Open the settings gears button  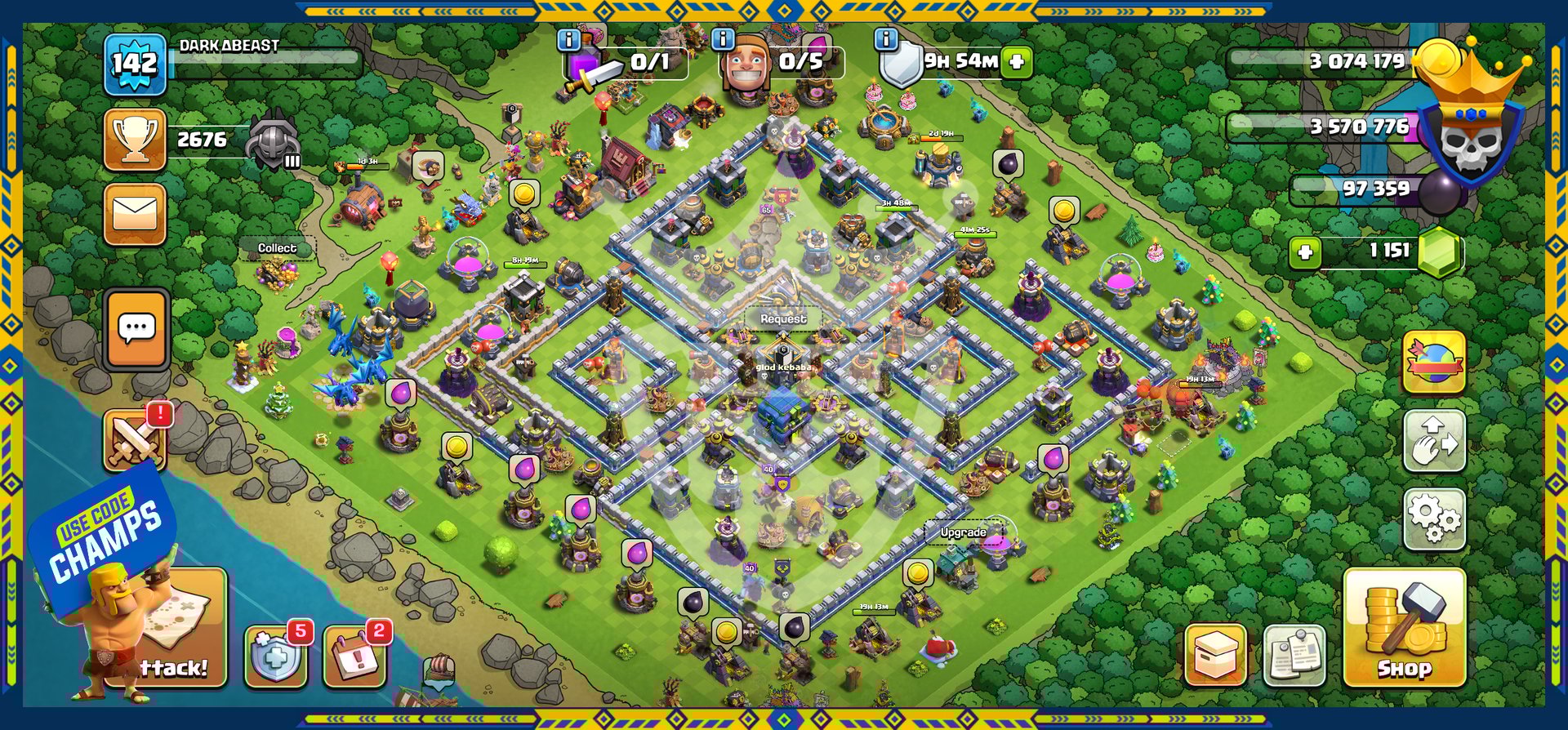point(1433,519)
